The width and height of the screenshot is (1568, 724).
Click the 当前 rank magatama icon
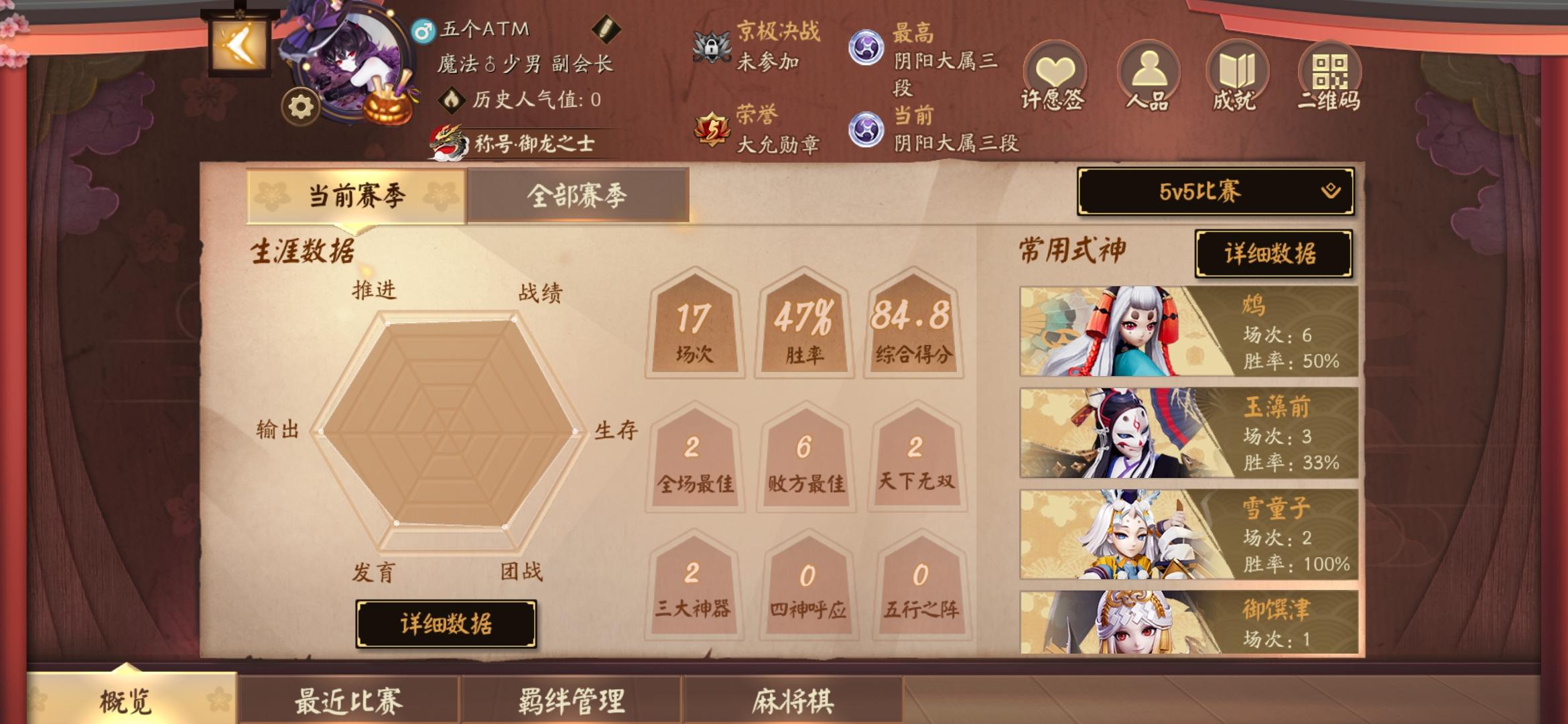coord(866,129)
